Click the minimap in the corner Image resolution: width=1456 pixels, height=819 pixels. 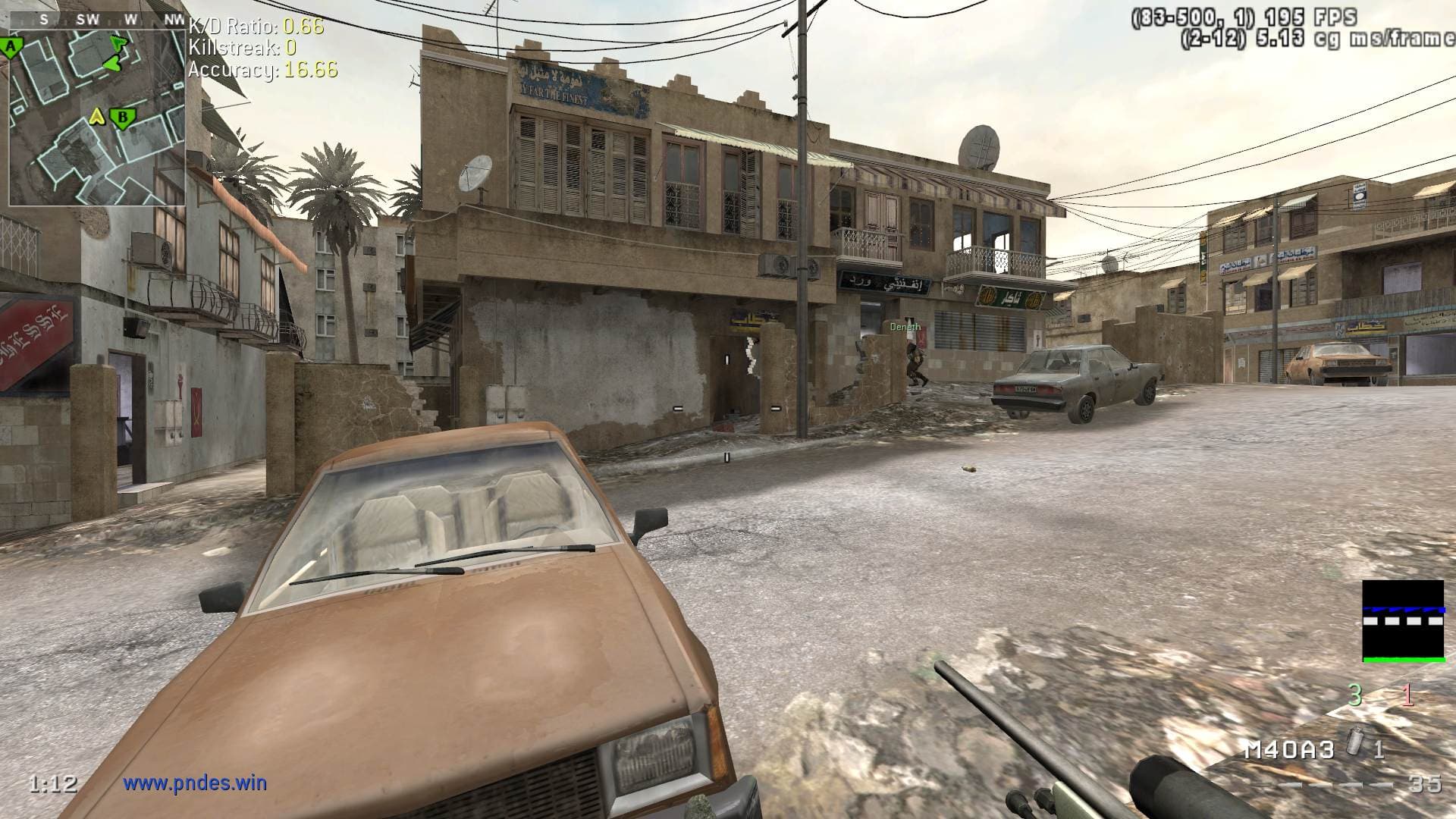click(97, 118)
